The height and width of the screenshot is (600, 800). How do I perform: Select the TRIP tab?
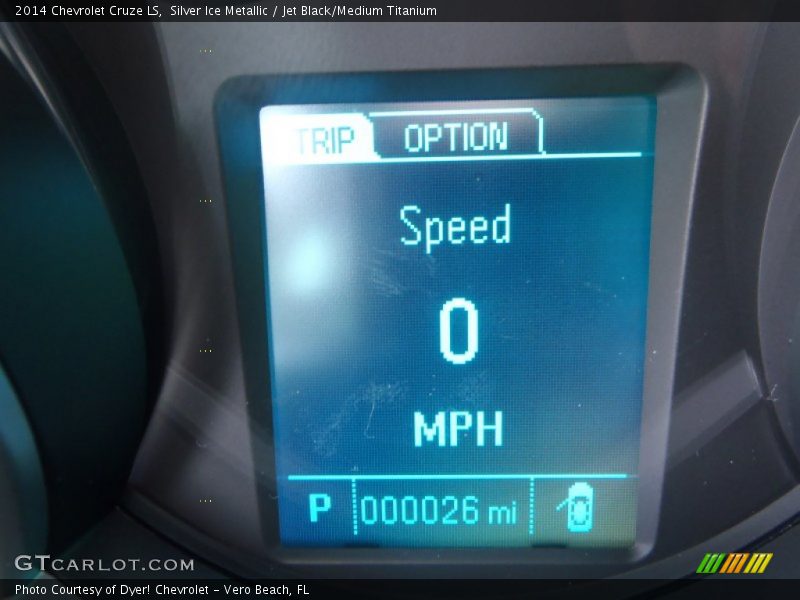tap(322, 139)
